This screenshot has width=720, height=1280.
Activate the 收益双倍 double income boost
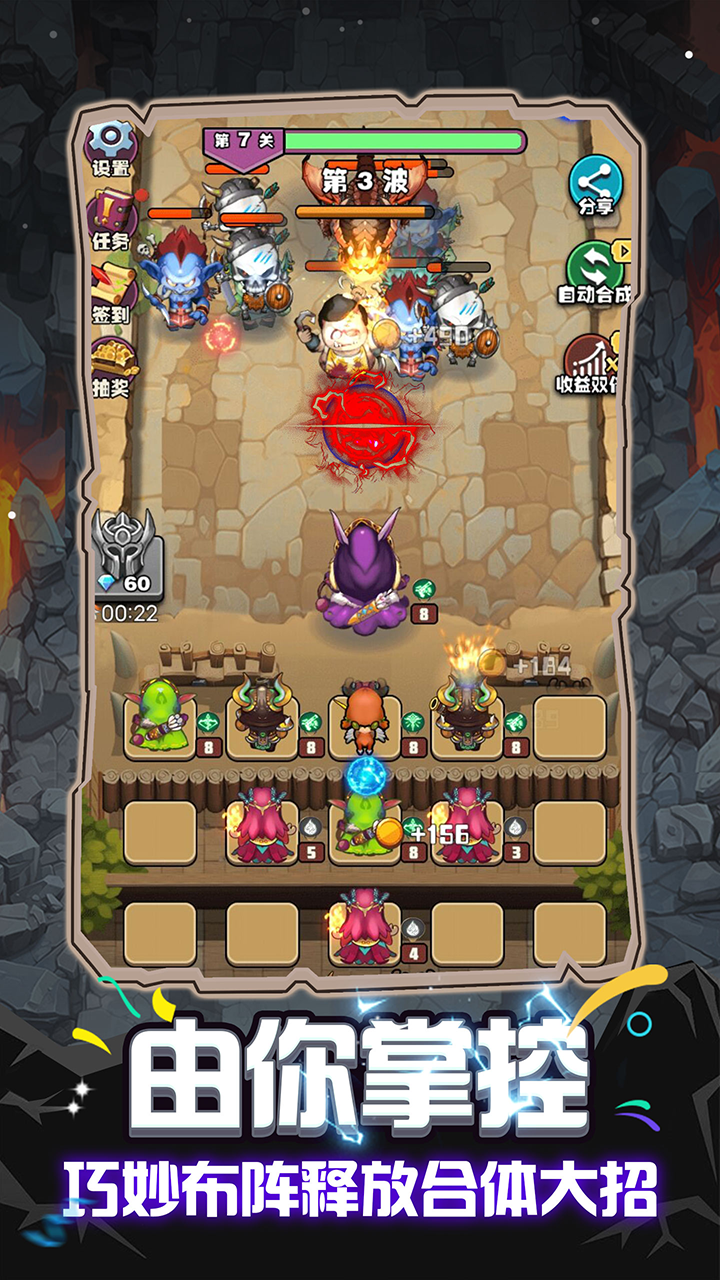tap(594, 362)
